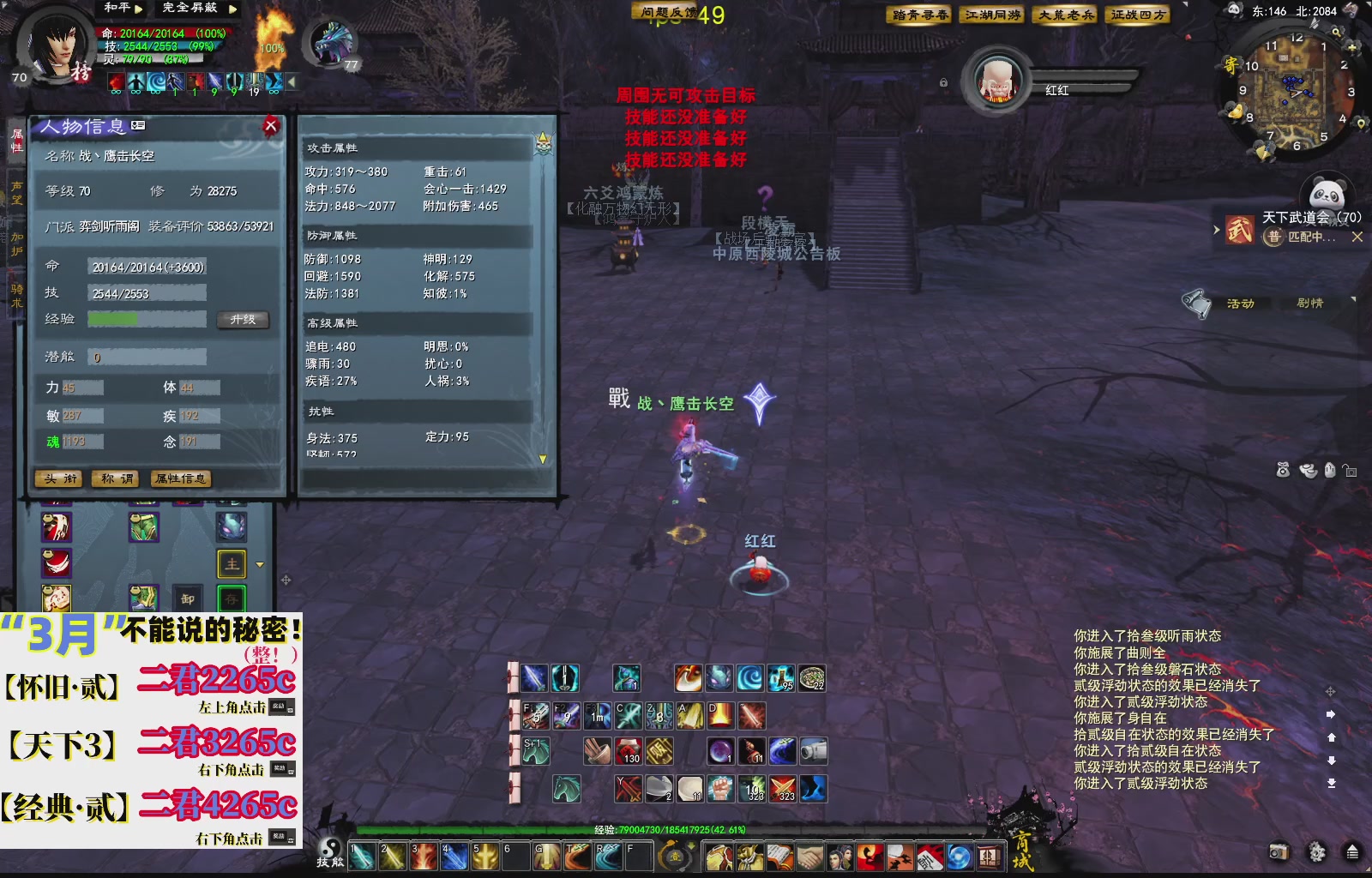Screen dimensions: 1372x878
Task: Expand the 天下武道会 panel with its left chevron
Action: point(1217,229)
